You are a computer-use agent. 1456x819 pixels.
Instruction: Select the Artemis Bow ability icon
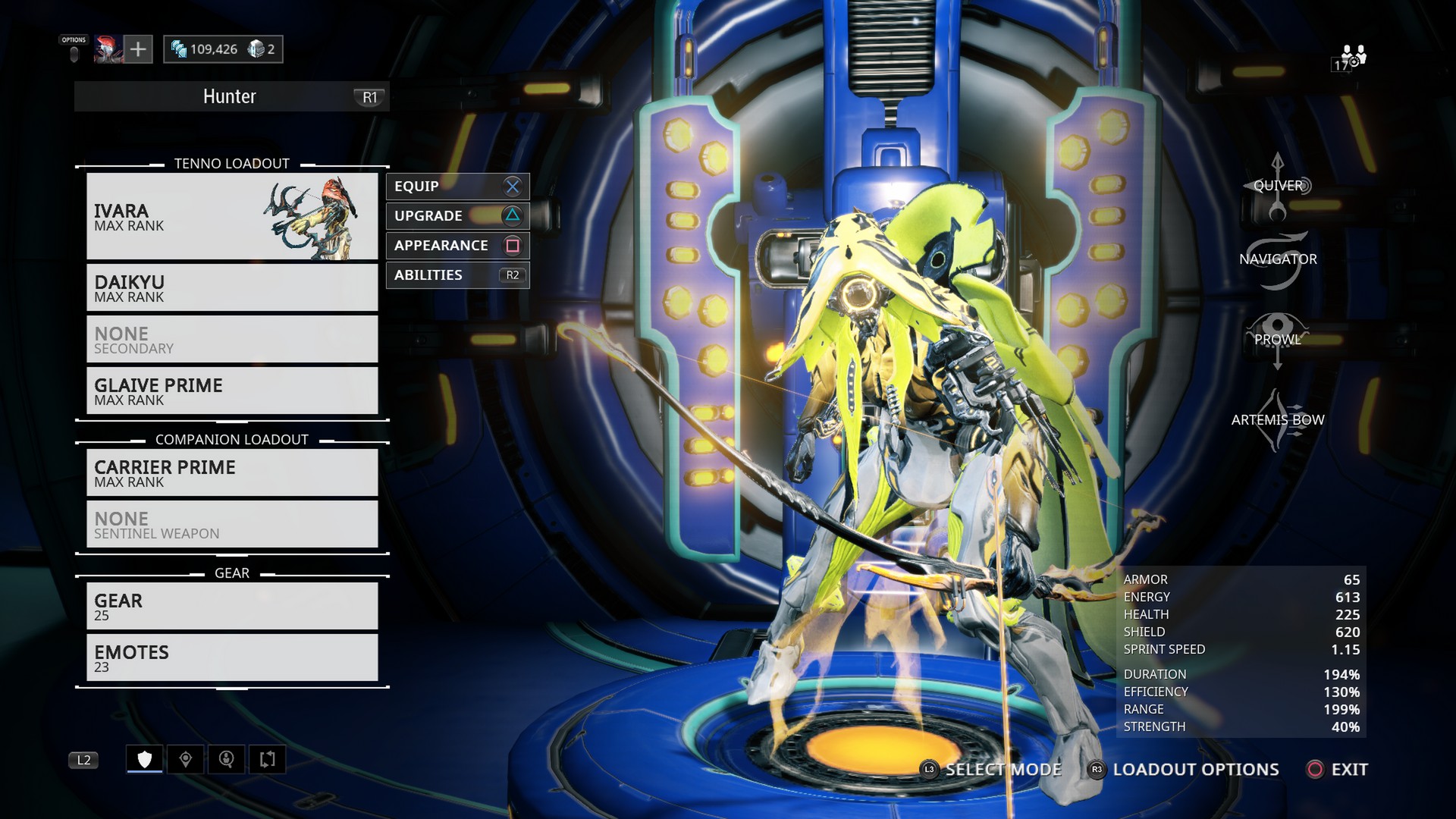tap(1278, 420)
